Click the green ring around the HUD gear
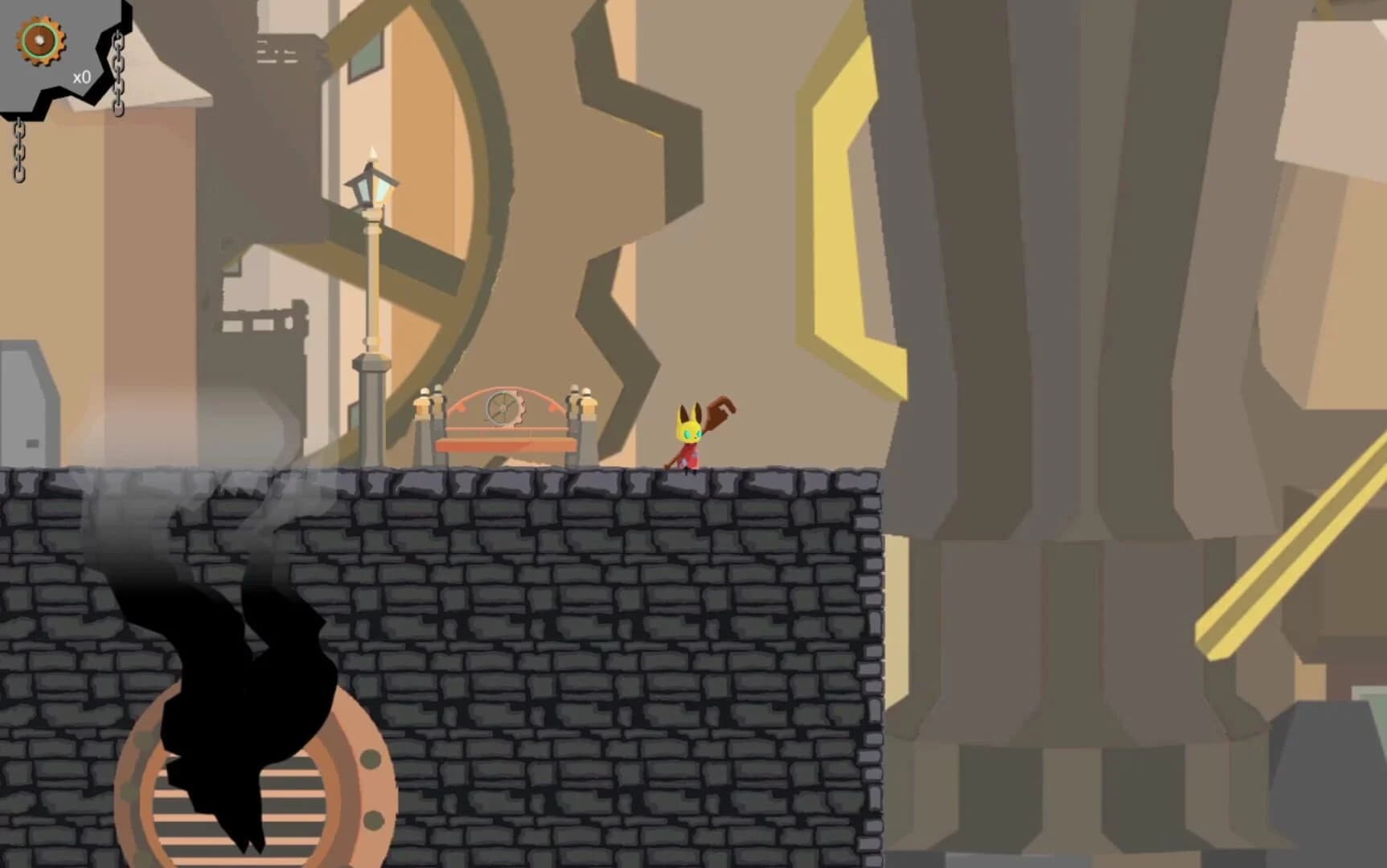The image size is (1387, 868). coord(39,23)
